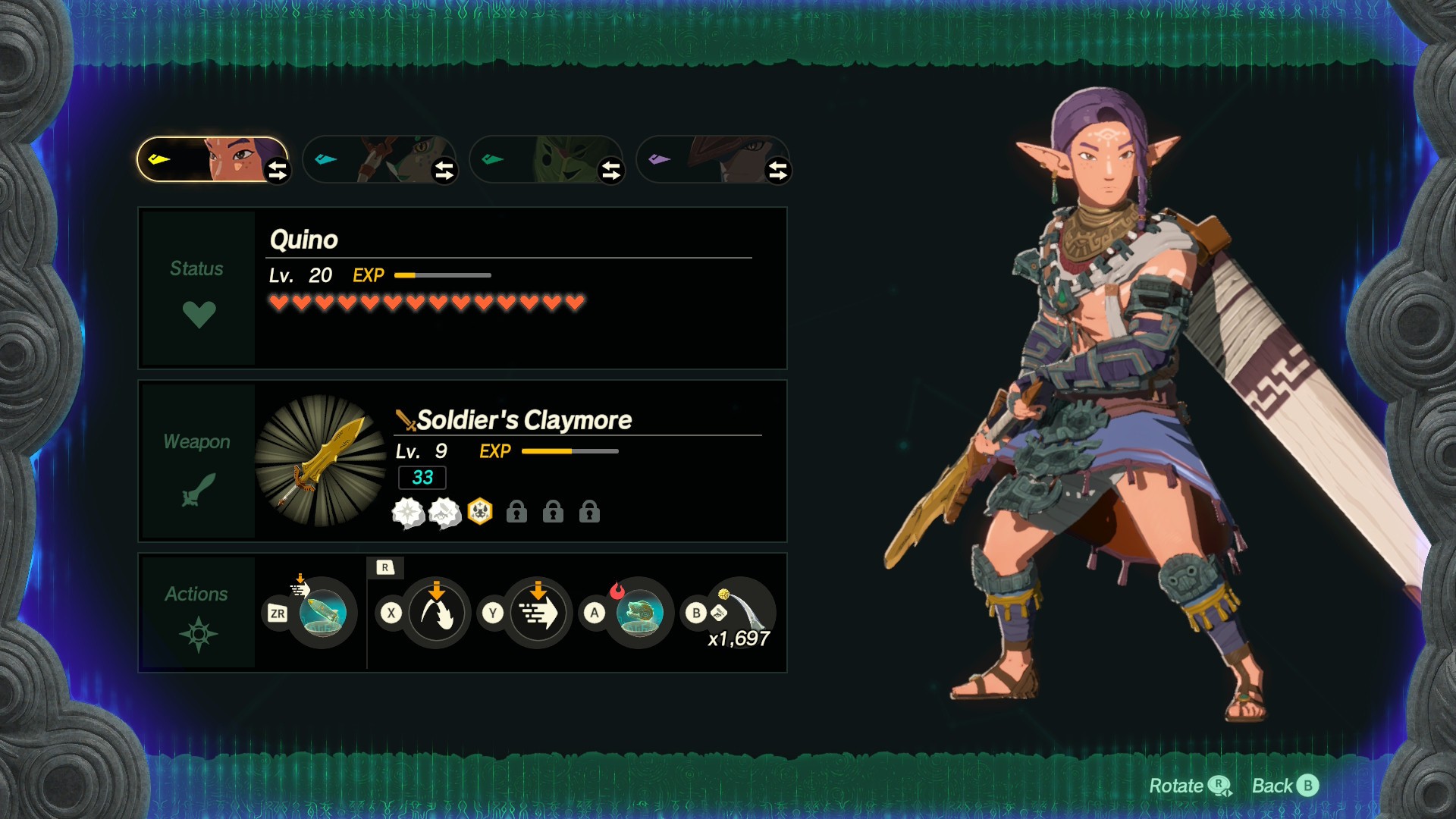This screenshot has width=1456, height=819.
Task: Select the forward dash arrow action
Action: [538, 613]
